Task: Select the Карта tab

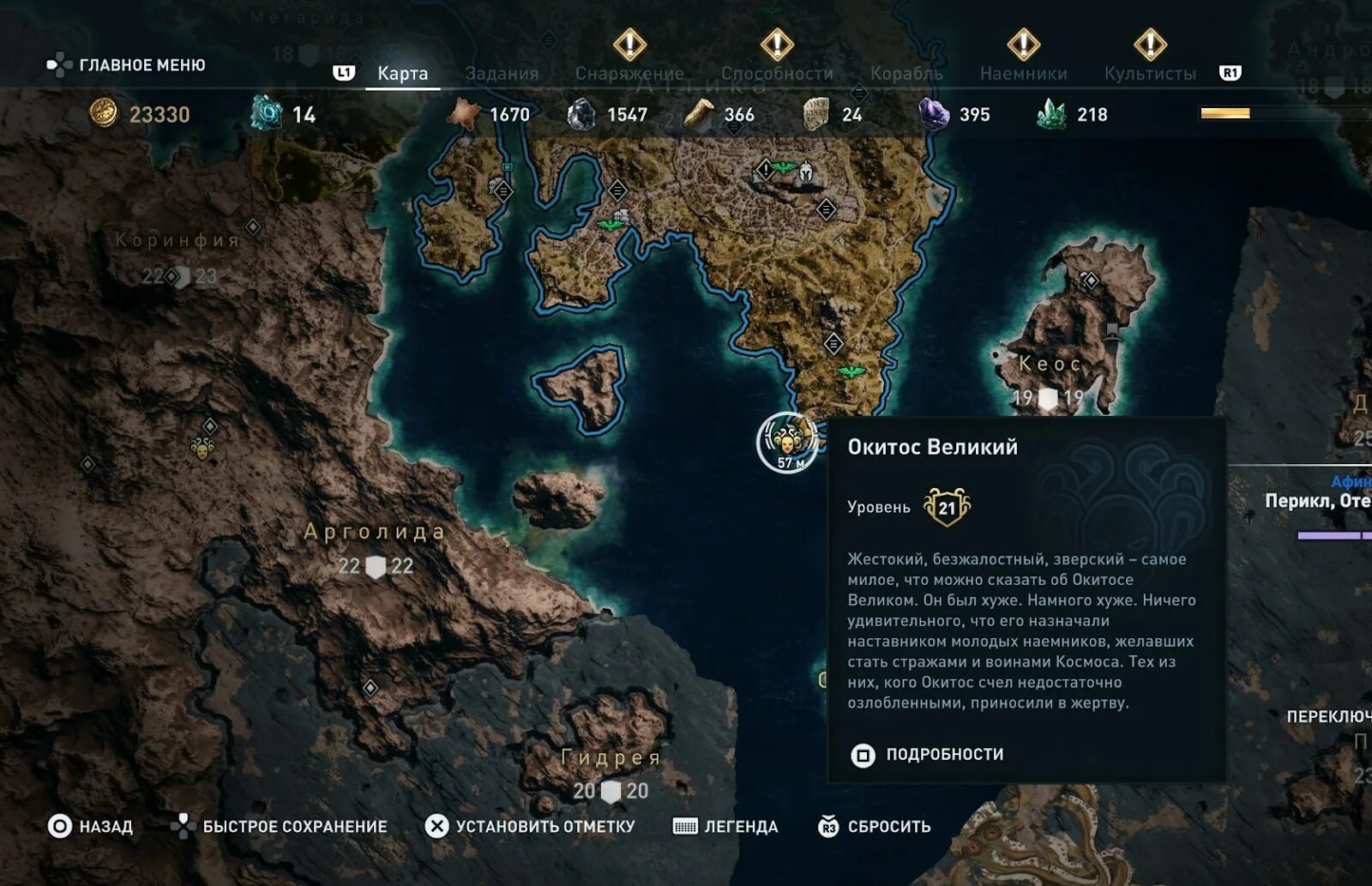Action: tap(402, 74)
